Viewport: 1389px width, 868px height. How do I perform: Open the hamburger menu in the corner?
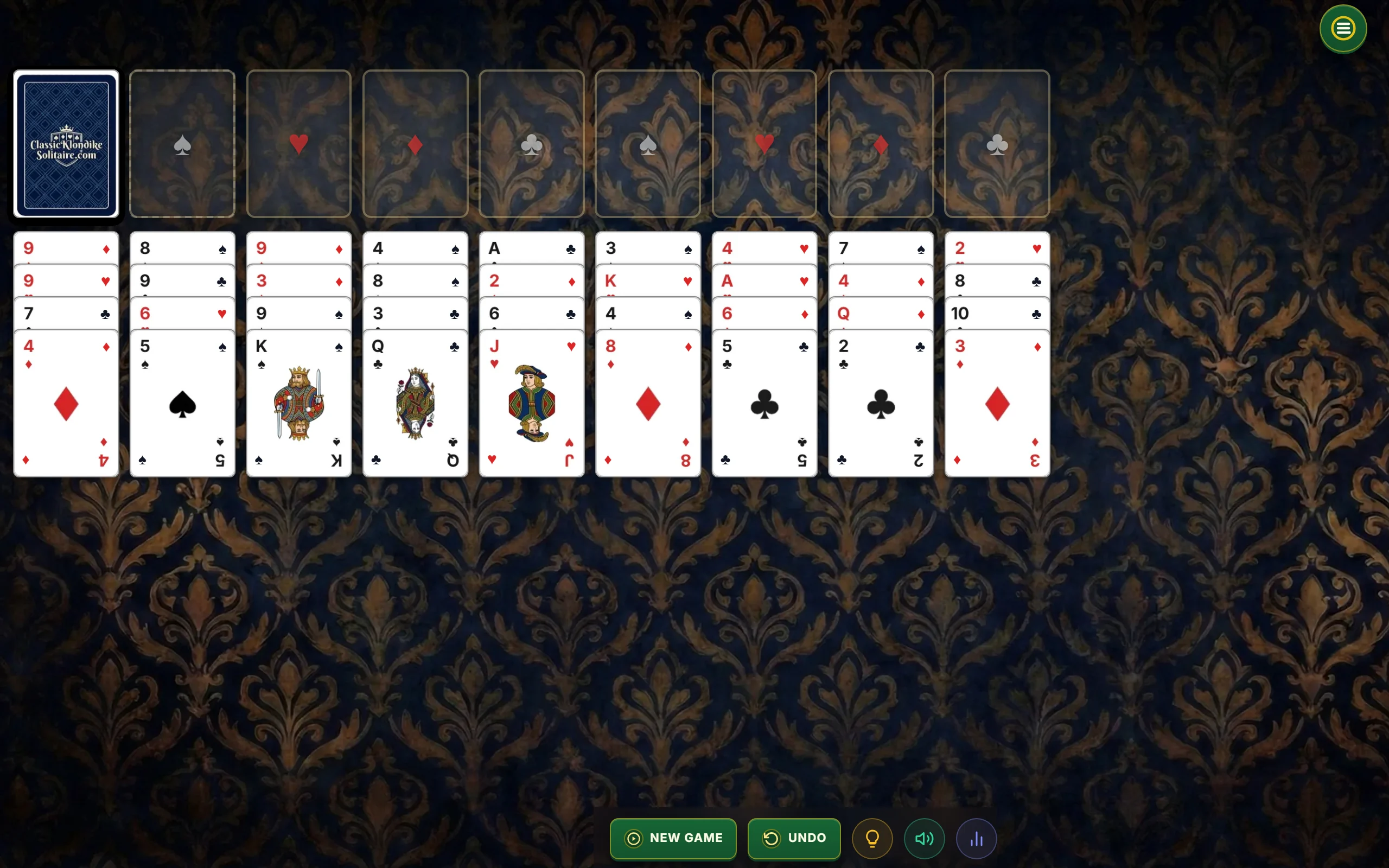(x=1342, y=28)
